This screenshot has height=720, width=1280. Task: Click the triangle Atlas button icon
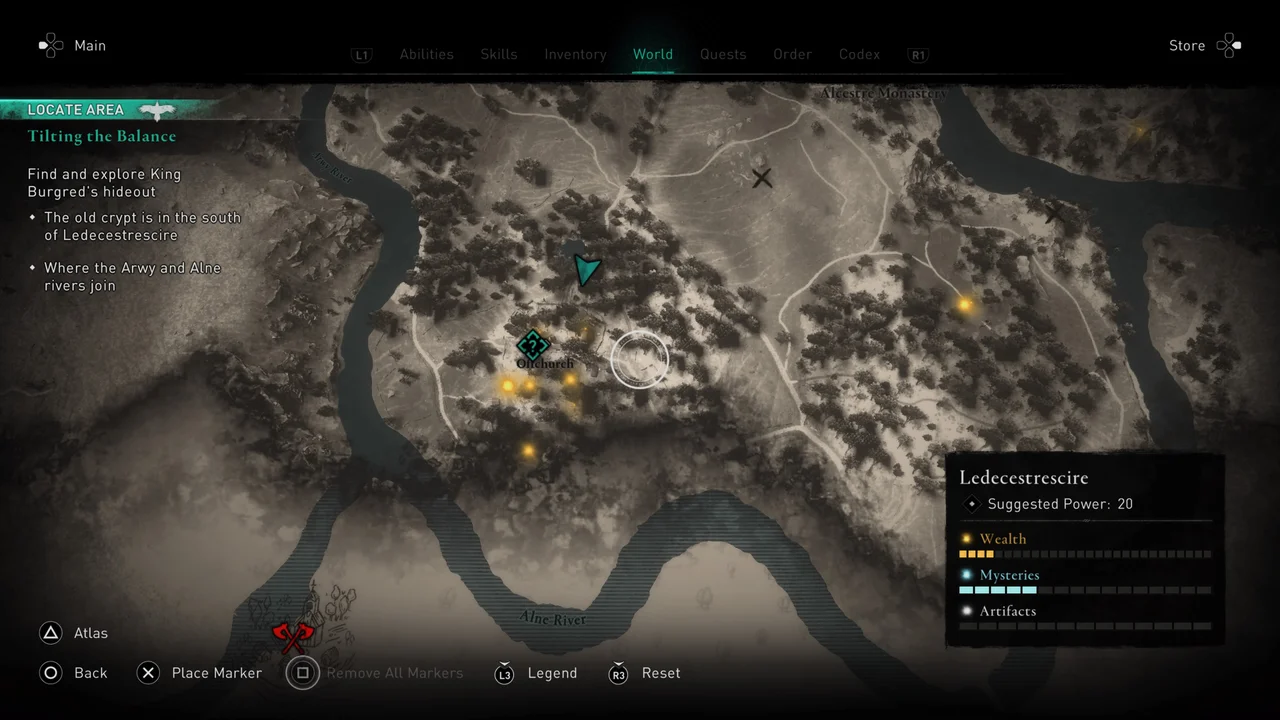pyautogui.click(x=51, y=632)
